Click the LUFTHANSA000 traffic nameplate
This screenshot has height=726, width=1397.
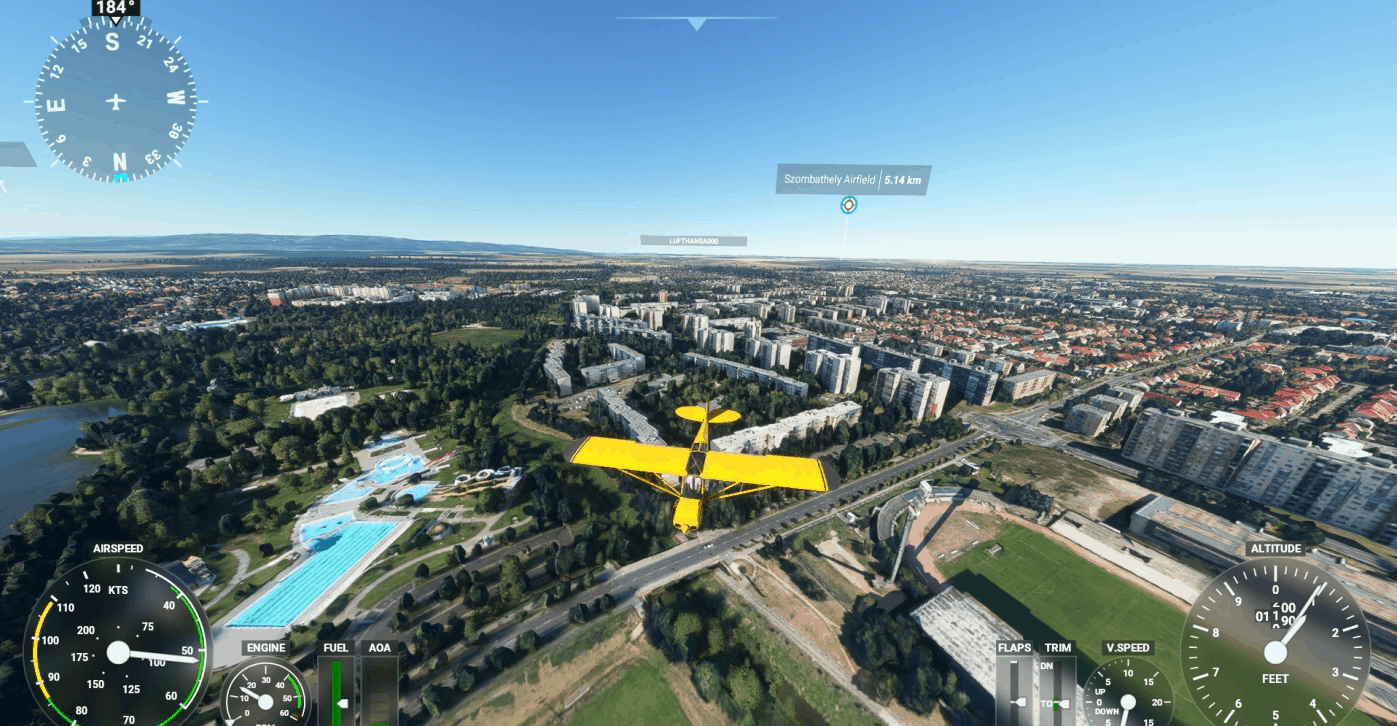coord(696,240)
